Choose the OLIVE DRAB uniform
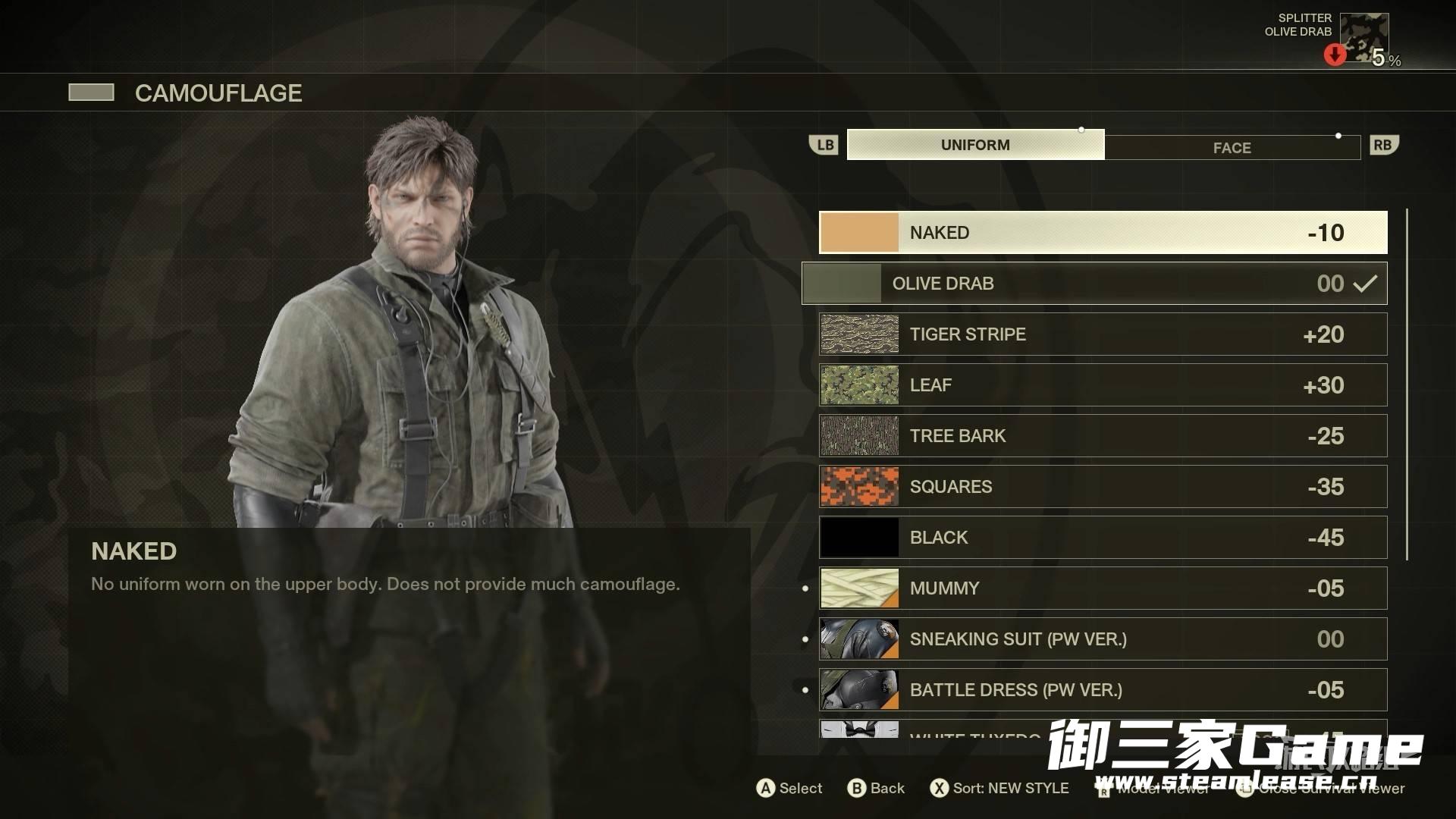Image resolution: width=1456 pixels, height=819 pixels. 1094,284
